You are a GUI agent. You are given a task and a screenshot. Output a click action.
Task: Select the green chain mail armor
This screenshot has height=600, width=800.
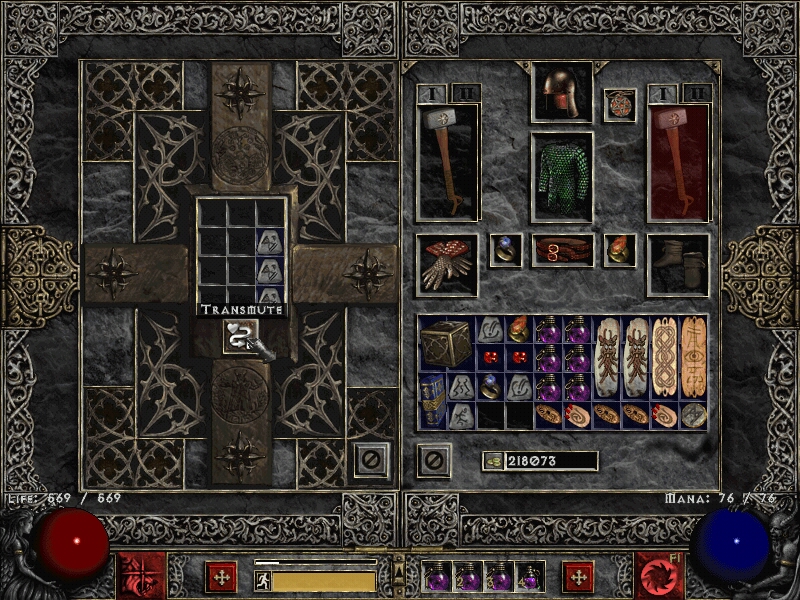561,177
